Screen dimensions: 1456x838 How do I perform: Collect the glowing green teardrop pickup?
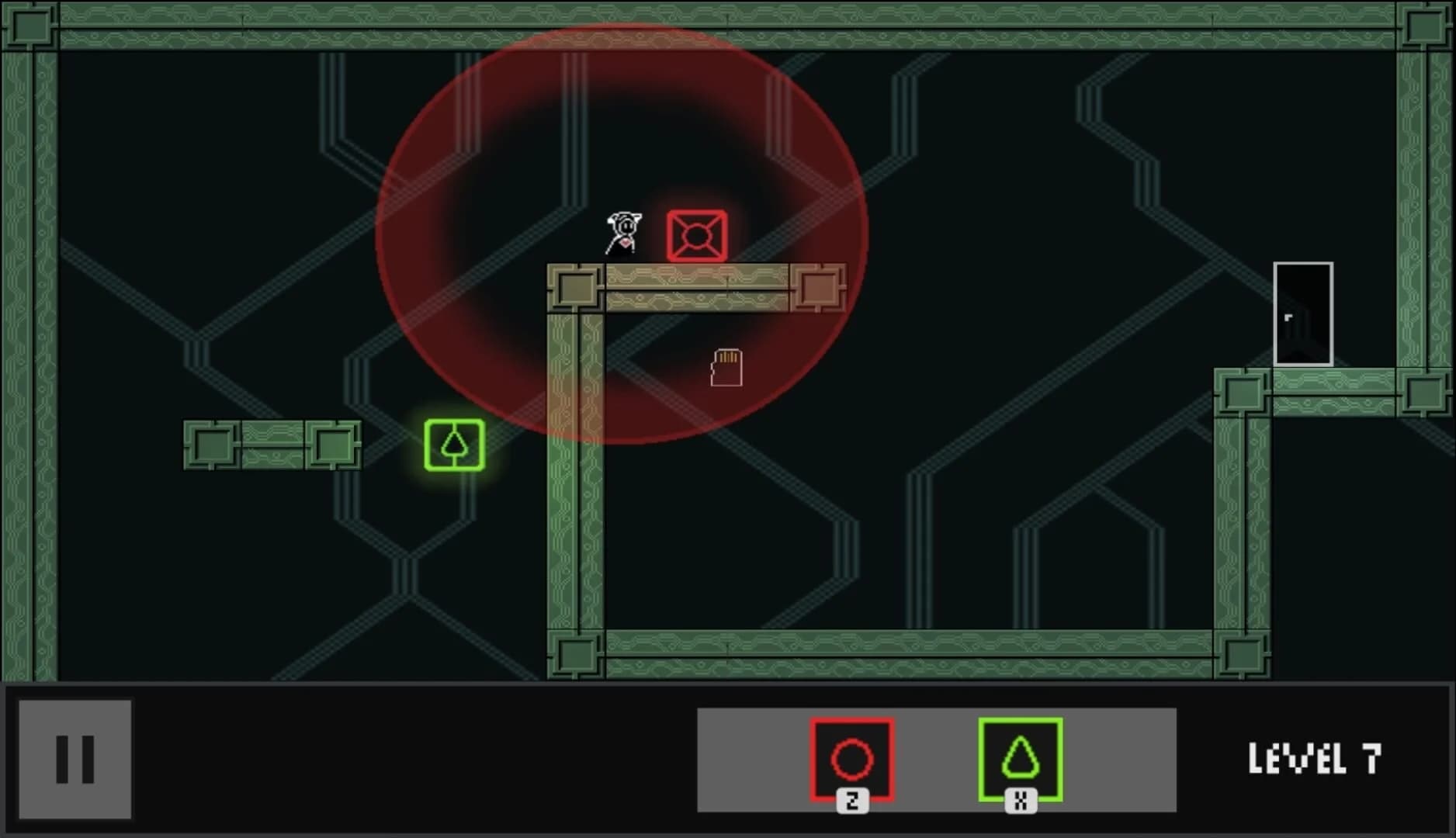click(453, 443)
